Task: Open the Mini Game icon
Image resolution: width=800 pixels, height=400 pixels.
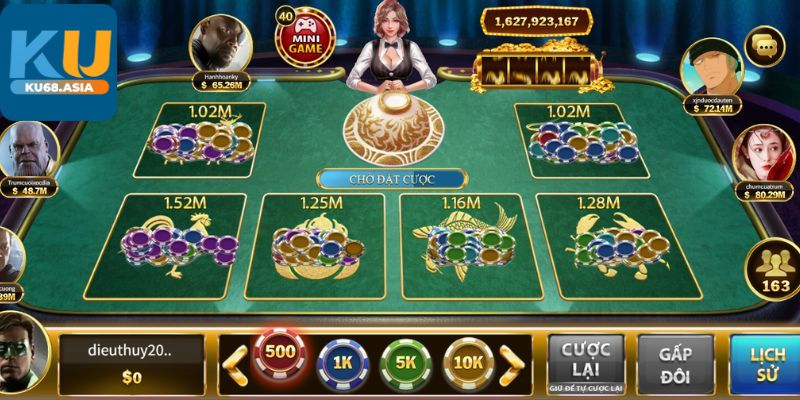Action: pyautogui.click(x=303, y=38)
